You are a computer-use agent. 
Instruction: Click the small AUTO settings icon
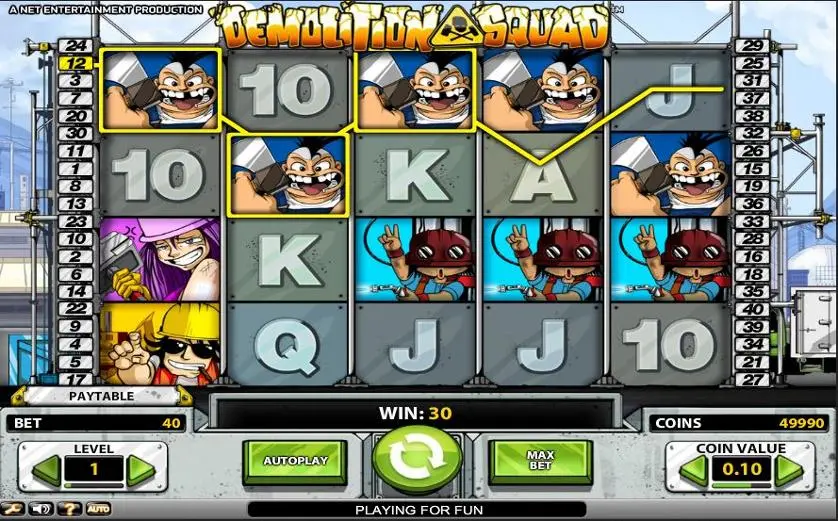98,509
